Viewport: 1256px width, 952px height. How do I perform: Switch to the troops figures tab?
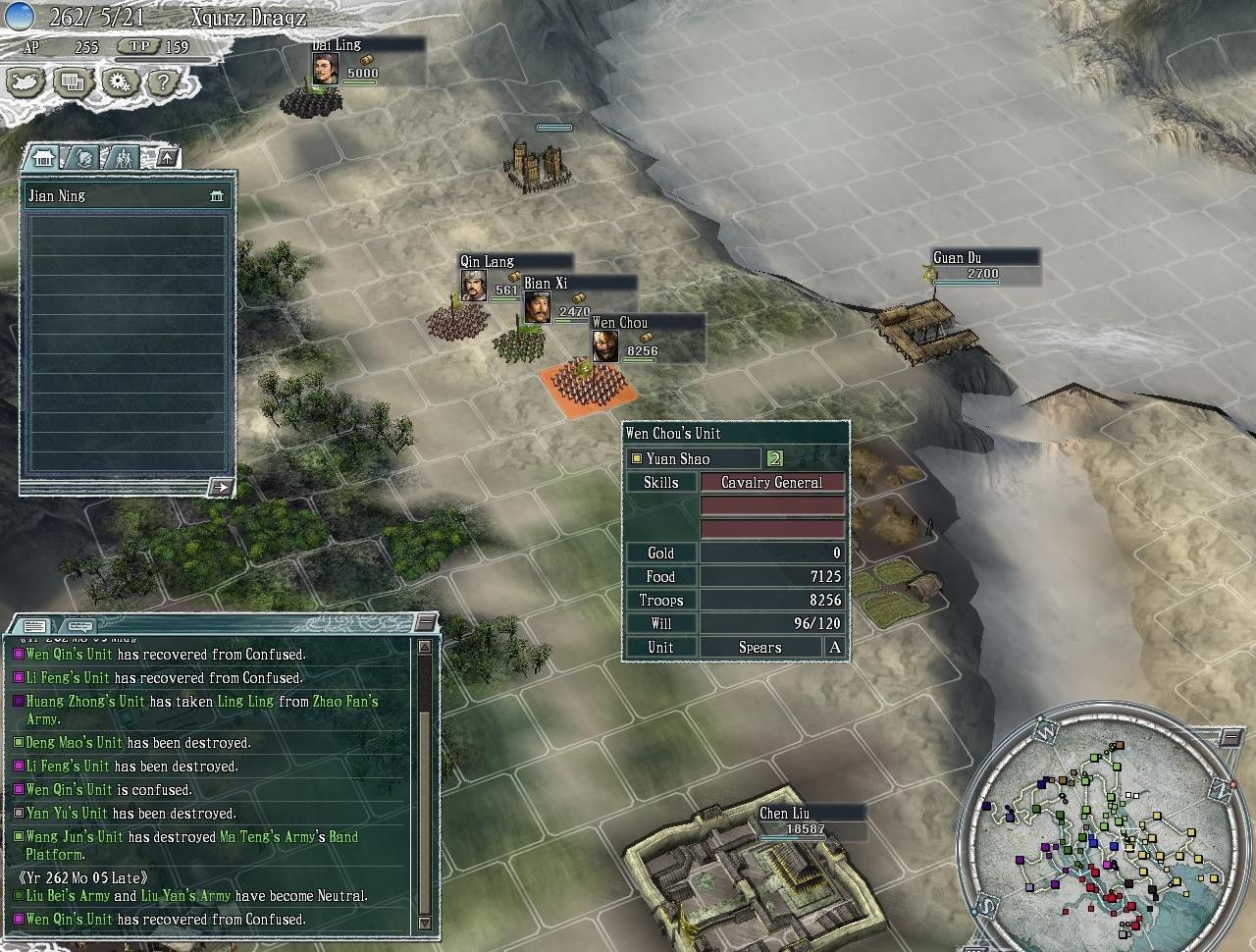click(x=124, y=157)
